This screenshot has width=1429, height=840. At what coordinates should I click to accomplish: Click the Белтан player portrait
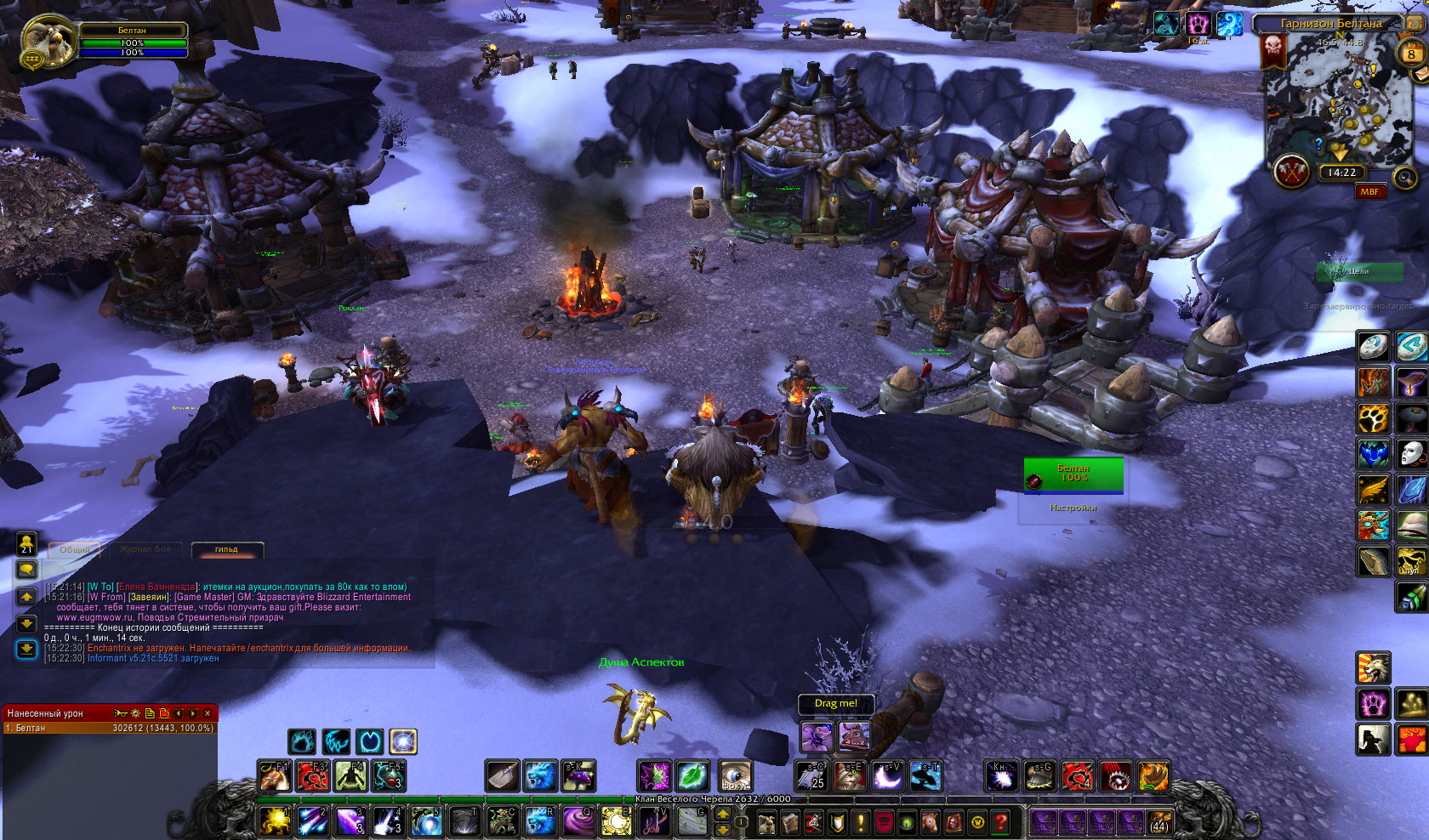click(x=43, y=41)
